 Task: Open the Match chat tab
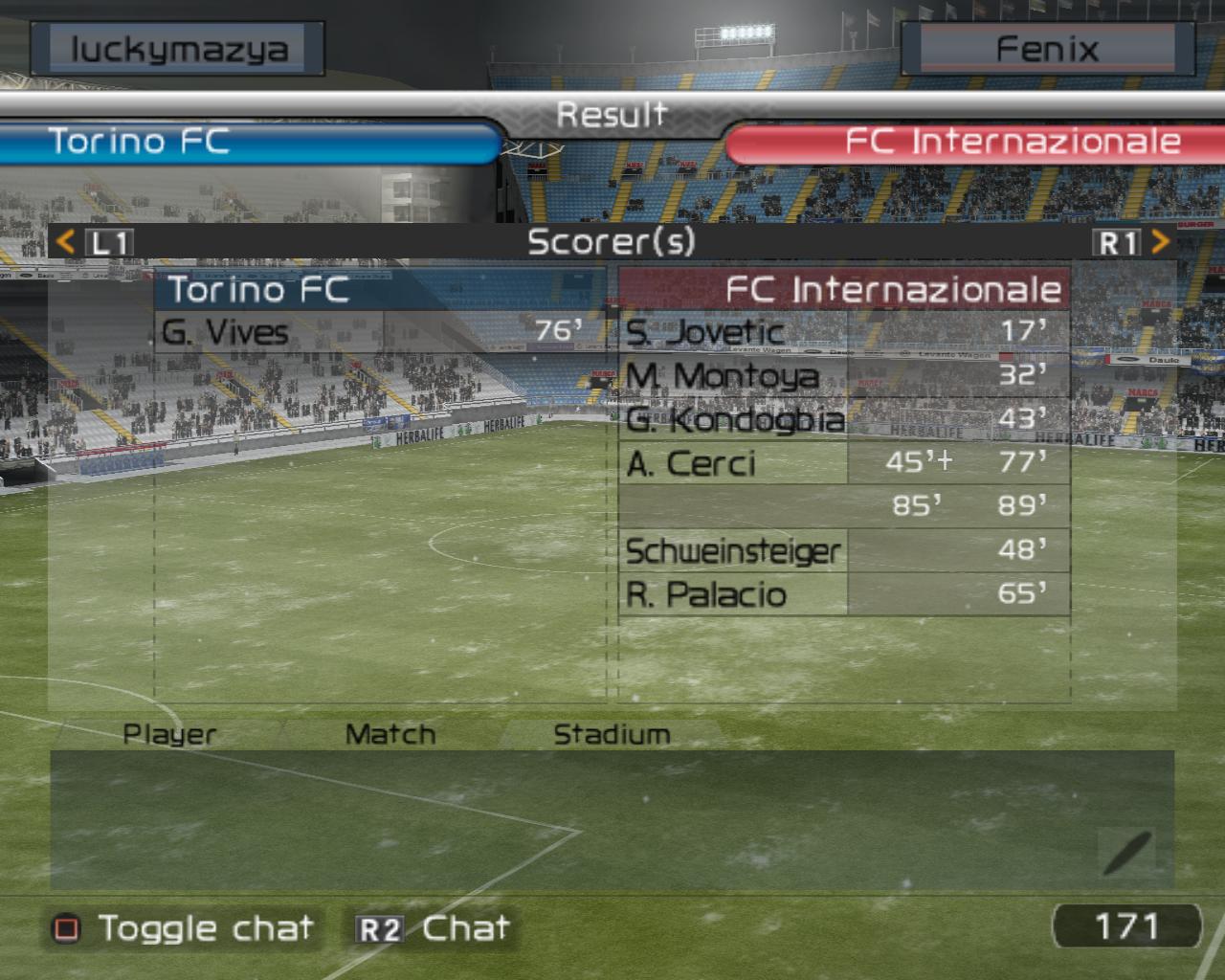click(390, 734)
